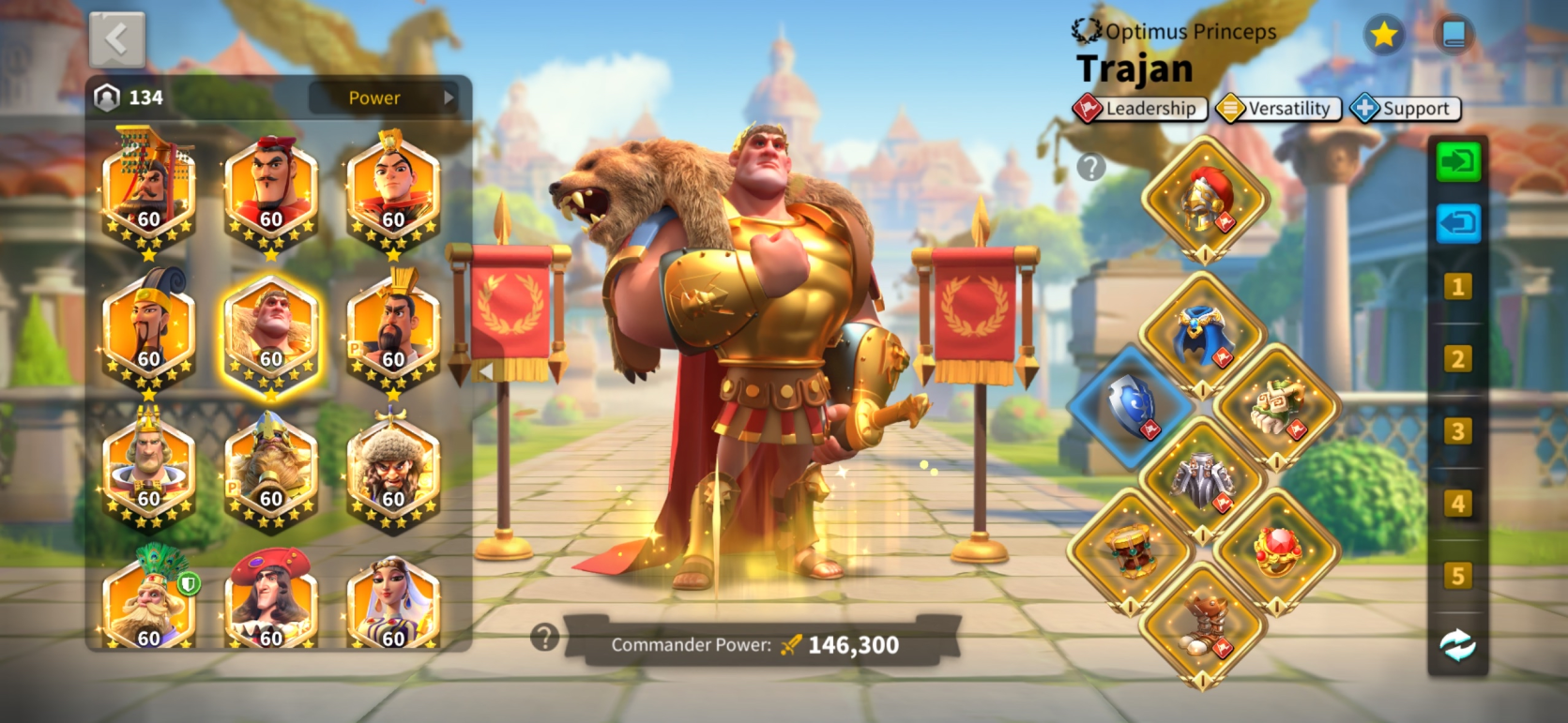Open the red-plumed helmet equipment slot
The height and width of the screenshot is (723, 1568).
coord(1206,199)
